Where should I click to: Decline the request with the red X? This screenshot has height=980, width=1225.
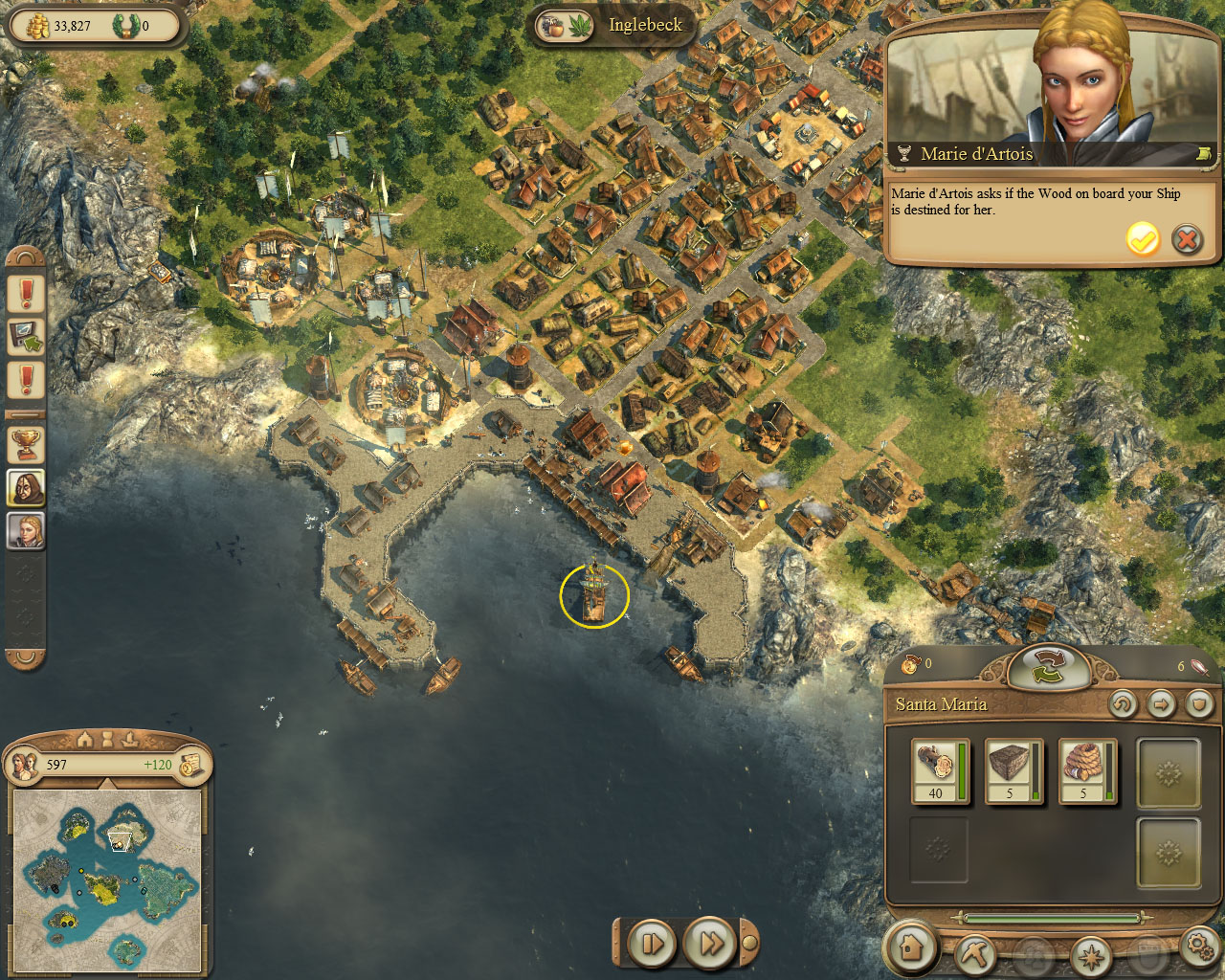(1187, 239)
